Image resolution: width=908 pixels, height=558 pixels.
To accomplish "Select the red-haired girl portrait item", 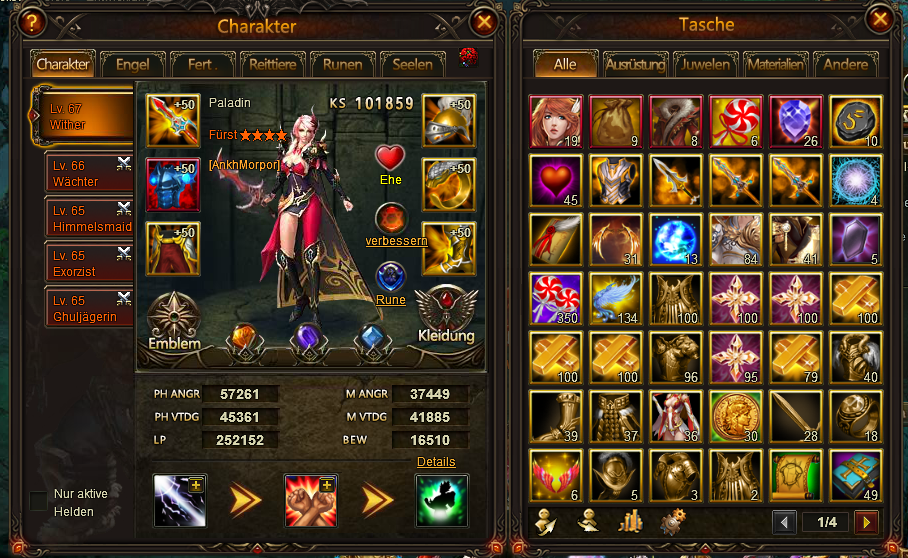I will [x=555, y=121].
